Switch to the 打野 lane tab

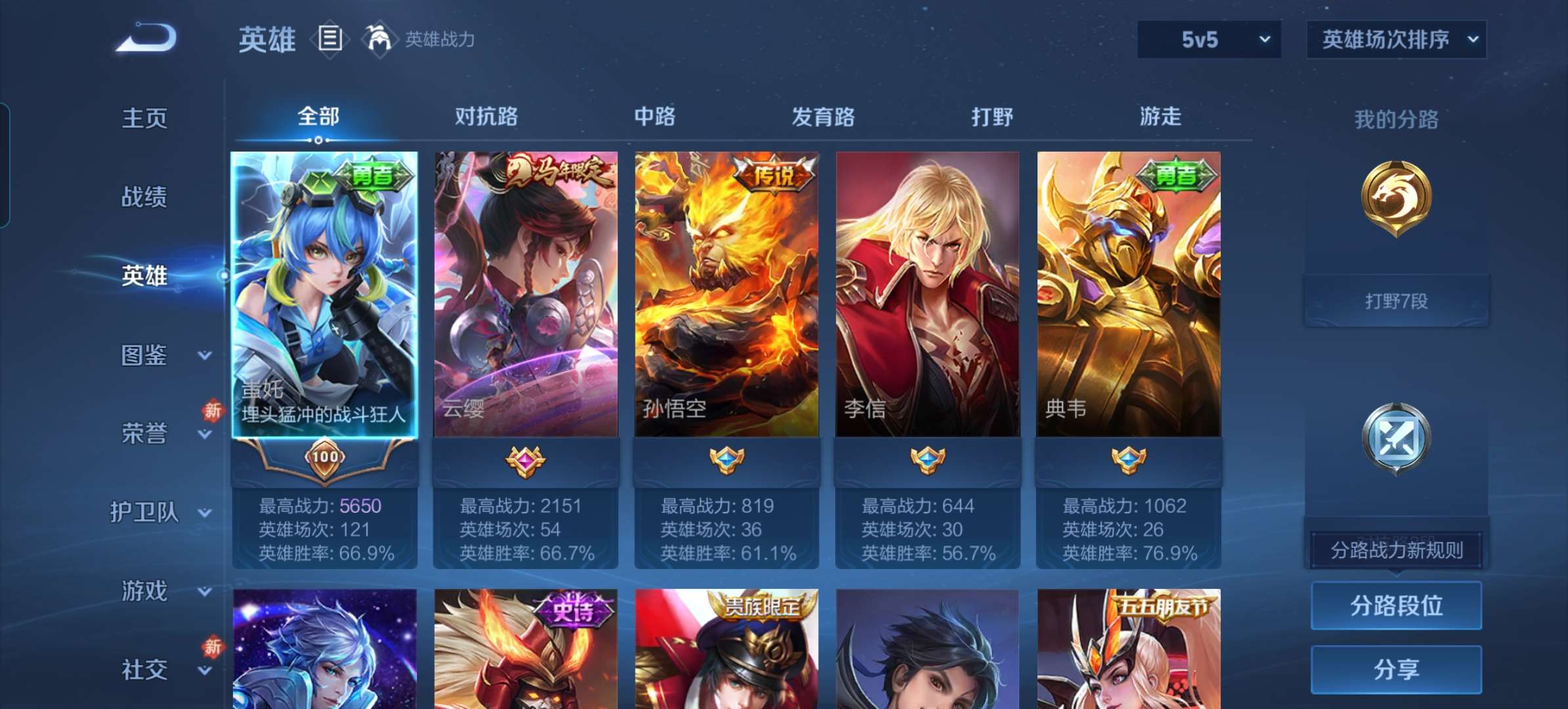click(x=990, y=117)
